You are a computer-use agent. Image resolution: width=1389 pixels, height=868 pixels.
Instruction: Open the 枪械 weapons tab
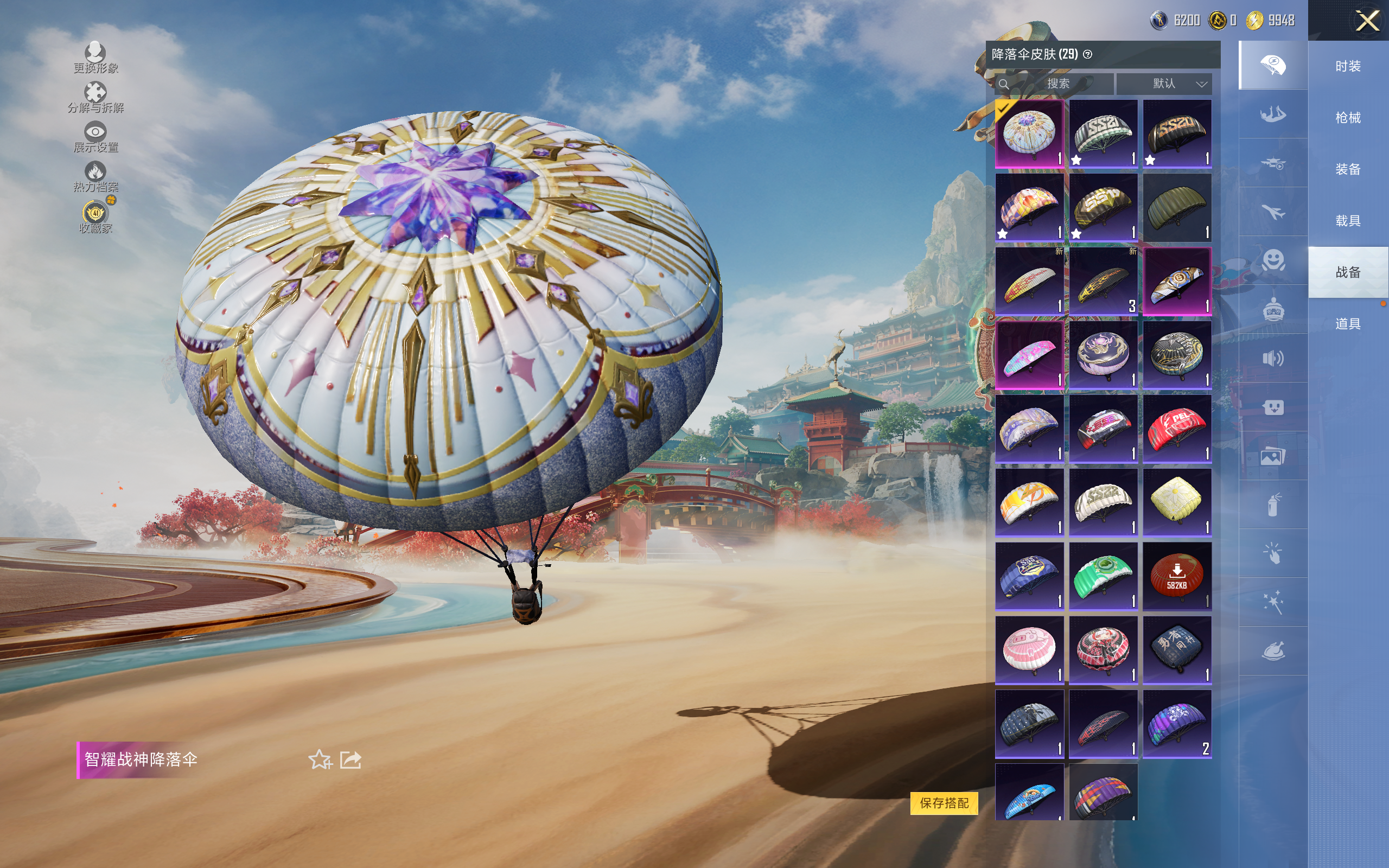[x=1348, y=118]
